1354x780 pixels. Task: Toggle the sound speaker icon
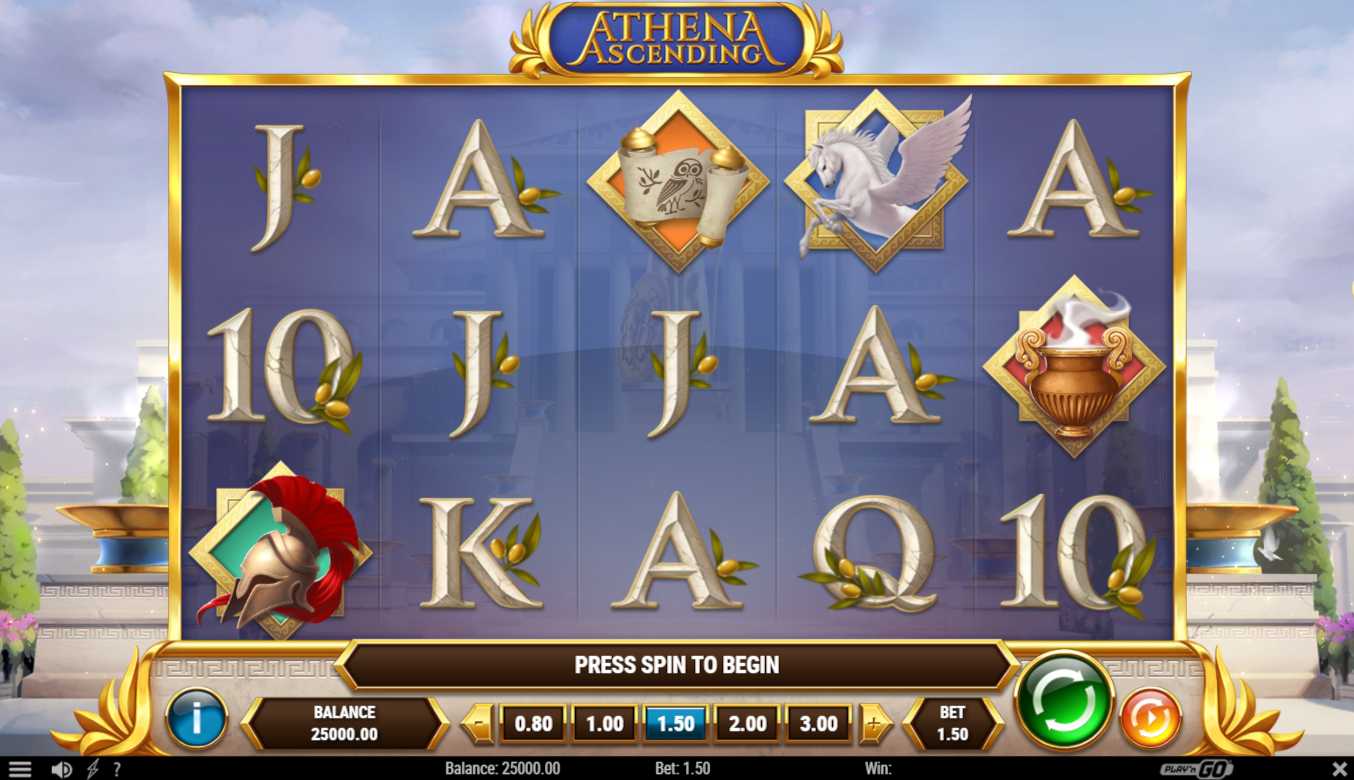(x=61, y=769)
